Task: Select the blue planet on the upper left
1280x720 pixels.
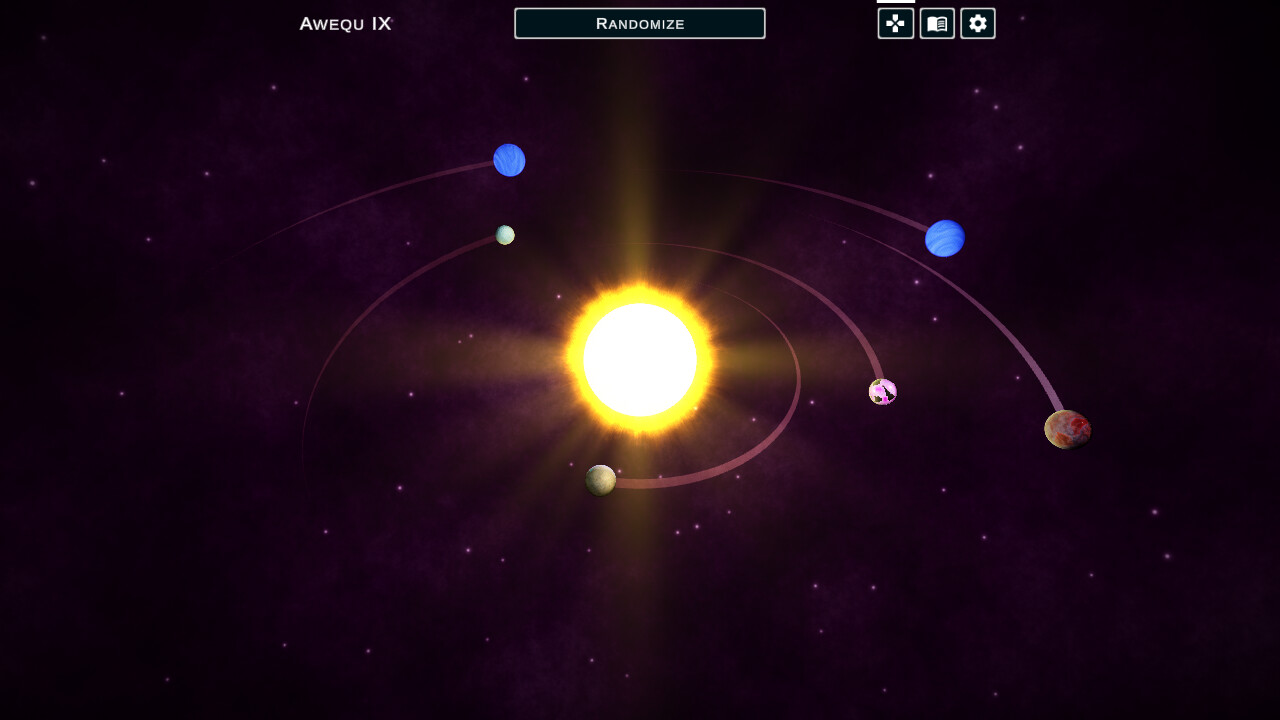Action: (x=509, y=160)
